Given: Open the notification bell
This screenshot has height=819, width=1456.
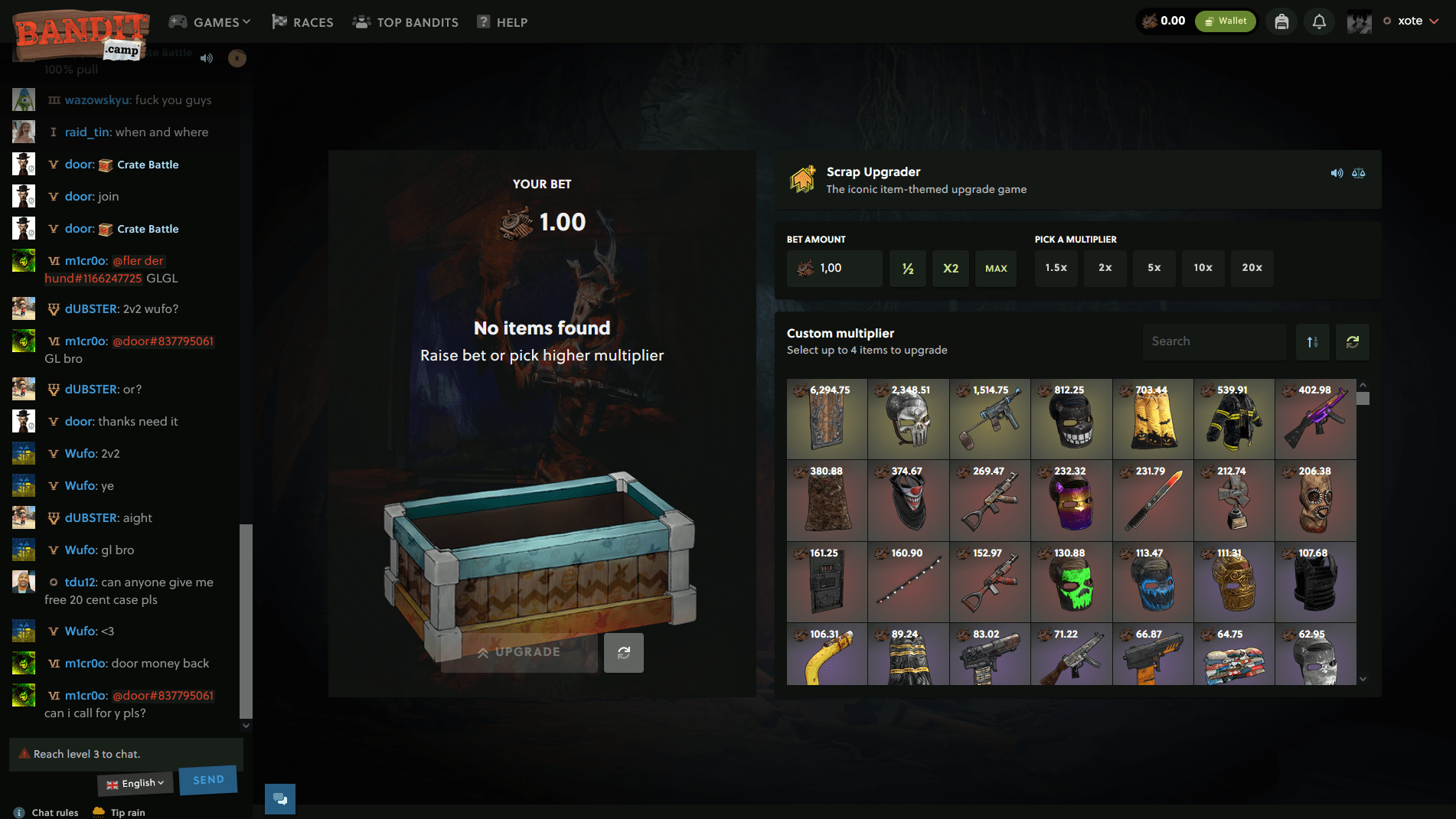Looking at the screenshot, I should click(1318, 21).
